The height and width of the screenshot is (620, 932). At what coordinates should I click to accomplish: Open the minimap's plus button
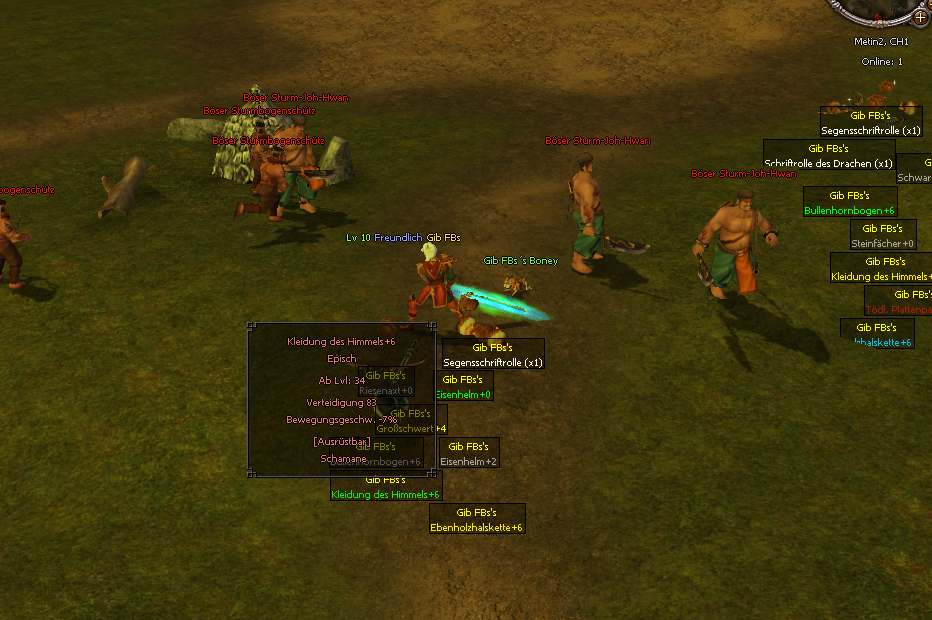[920, 17]
